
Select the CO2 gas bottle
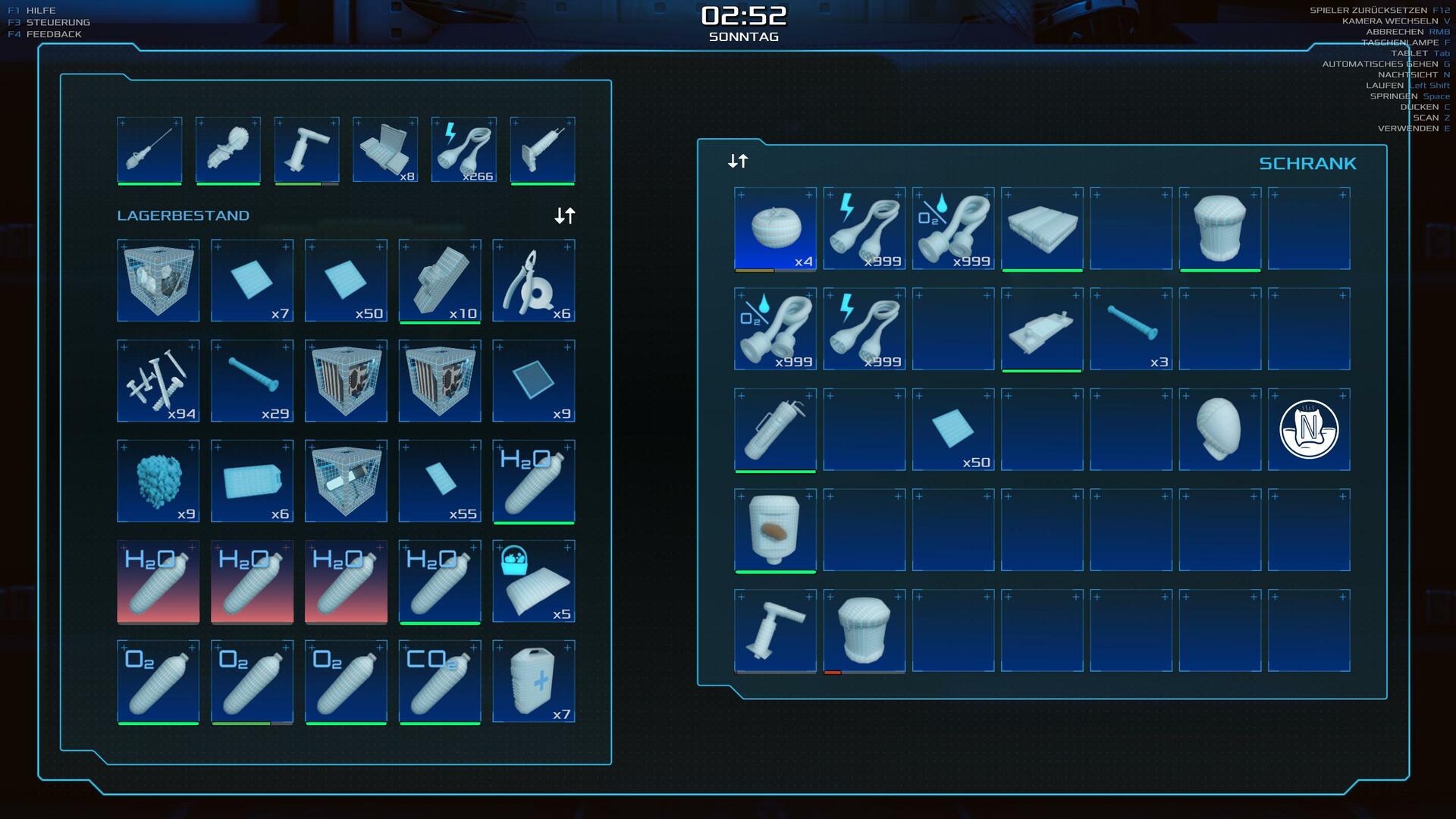click(x=440, y=681)
